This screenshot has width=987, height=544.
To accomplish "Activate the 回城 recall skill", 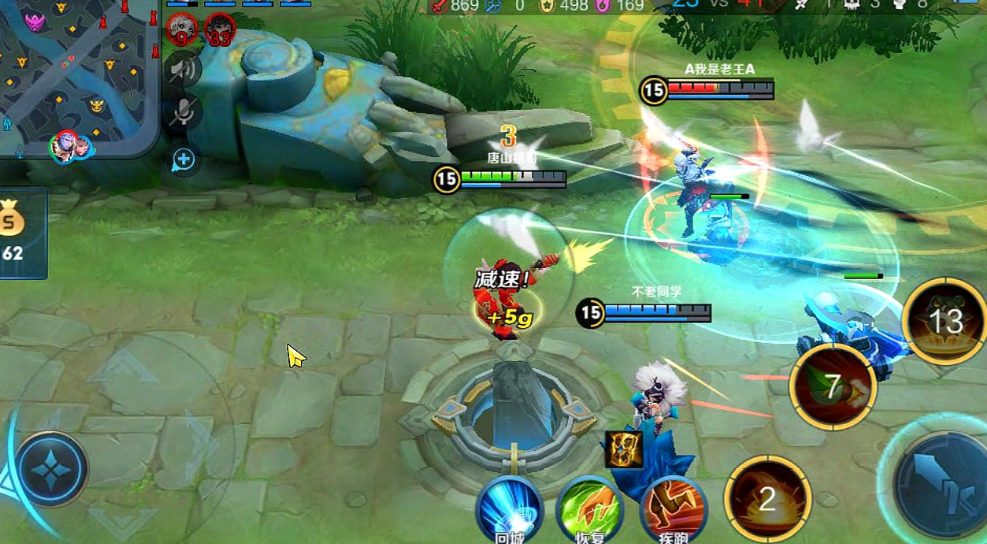I will point(508,509).
